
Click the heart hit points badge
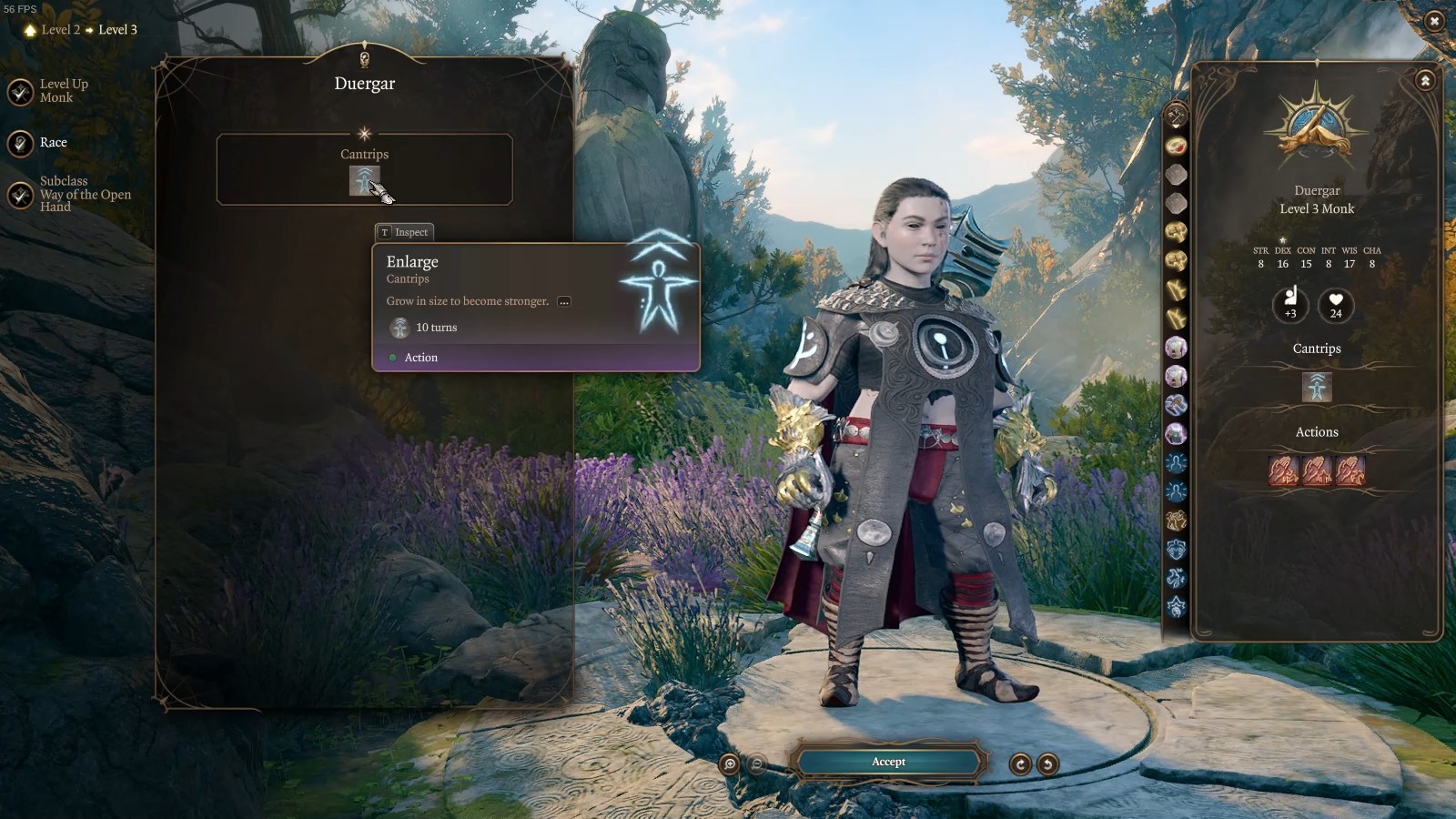pyautogui.click(x=1336, y=304)
